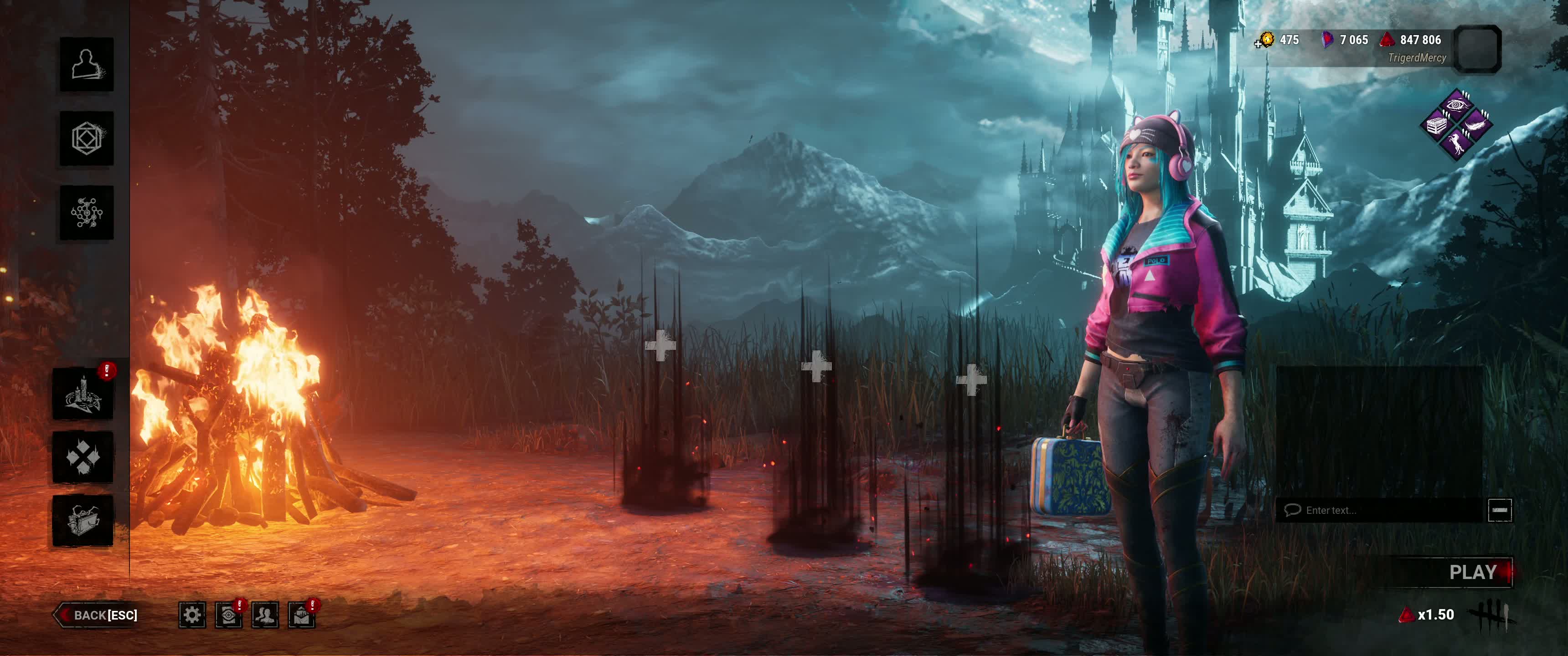
Task: Select the spiral eye perk
Action: [x=1457, y=105]
